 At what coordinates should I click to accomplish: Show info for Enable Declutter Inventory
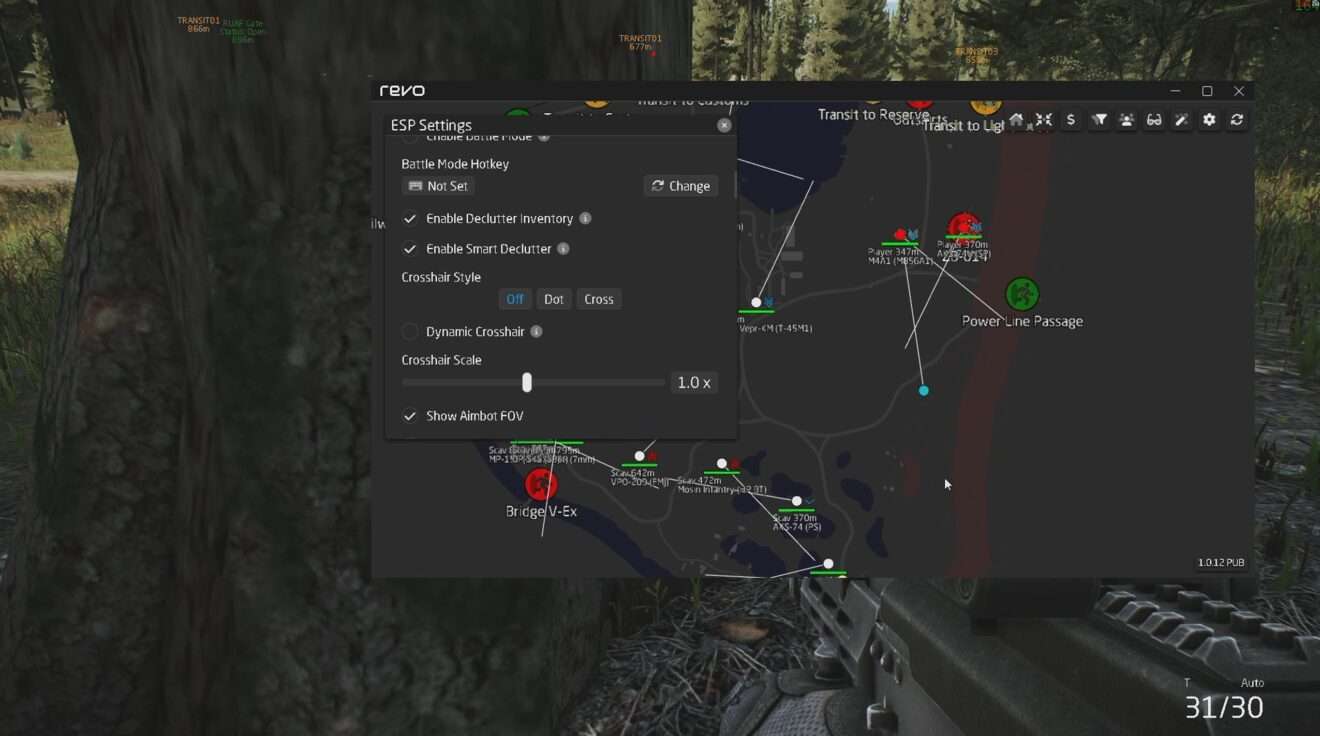[x=585, y=219]
